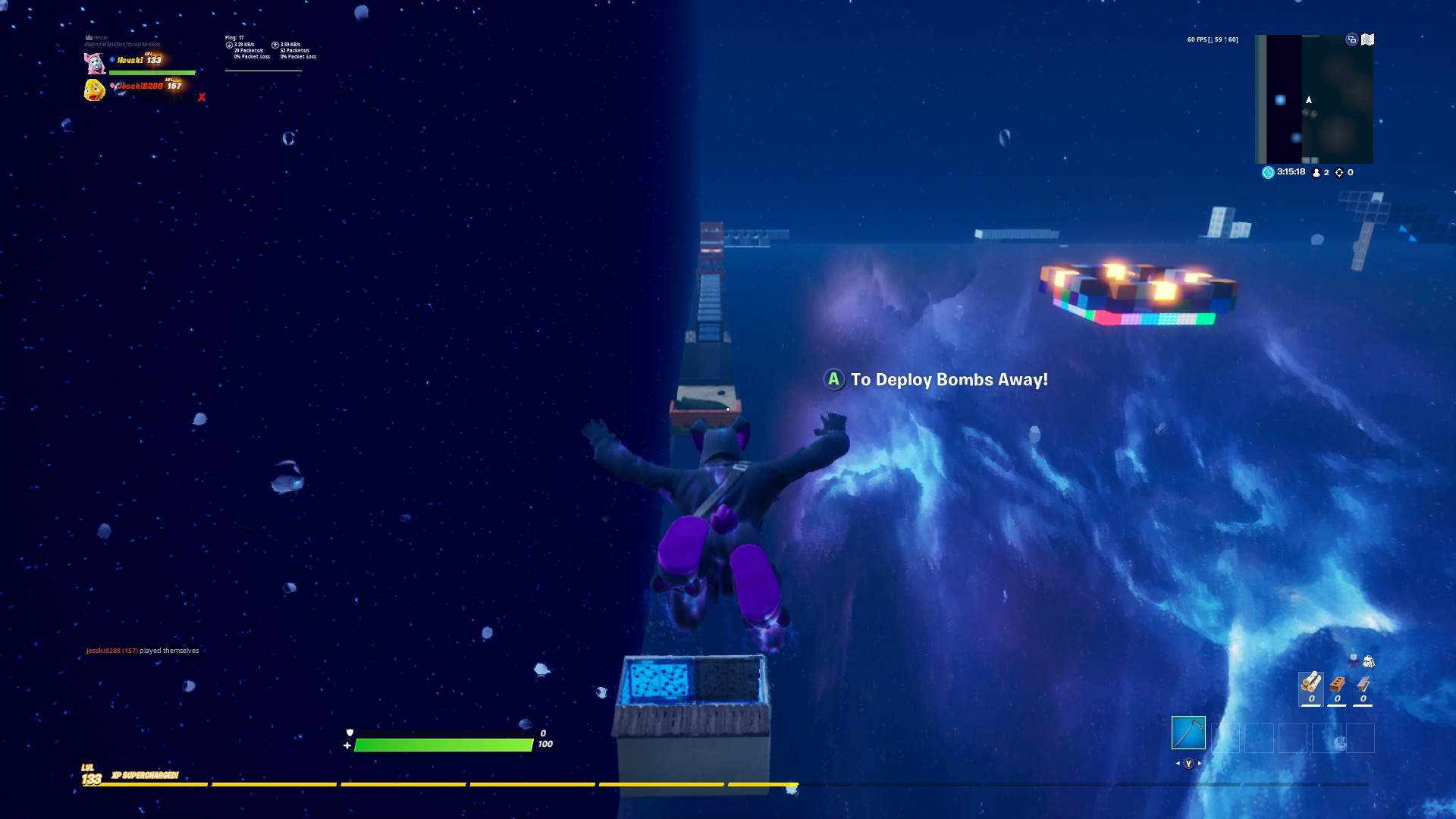Click the eliminations crosshair icon showing 0
This screenshot has width=1456, height=819.
[1339, 173]
